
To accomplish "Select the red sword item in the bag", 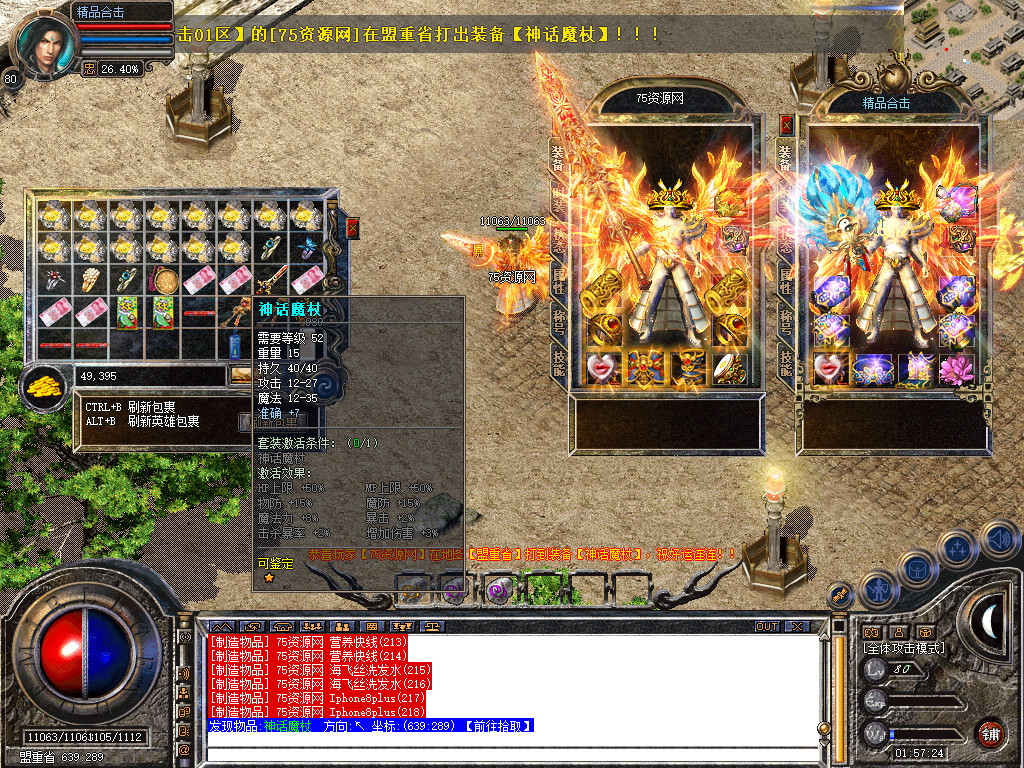I will tap(271, 280).
